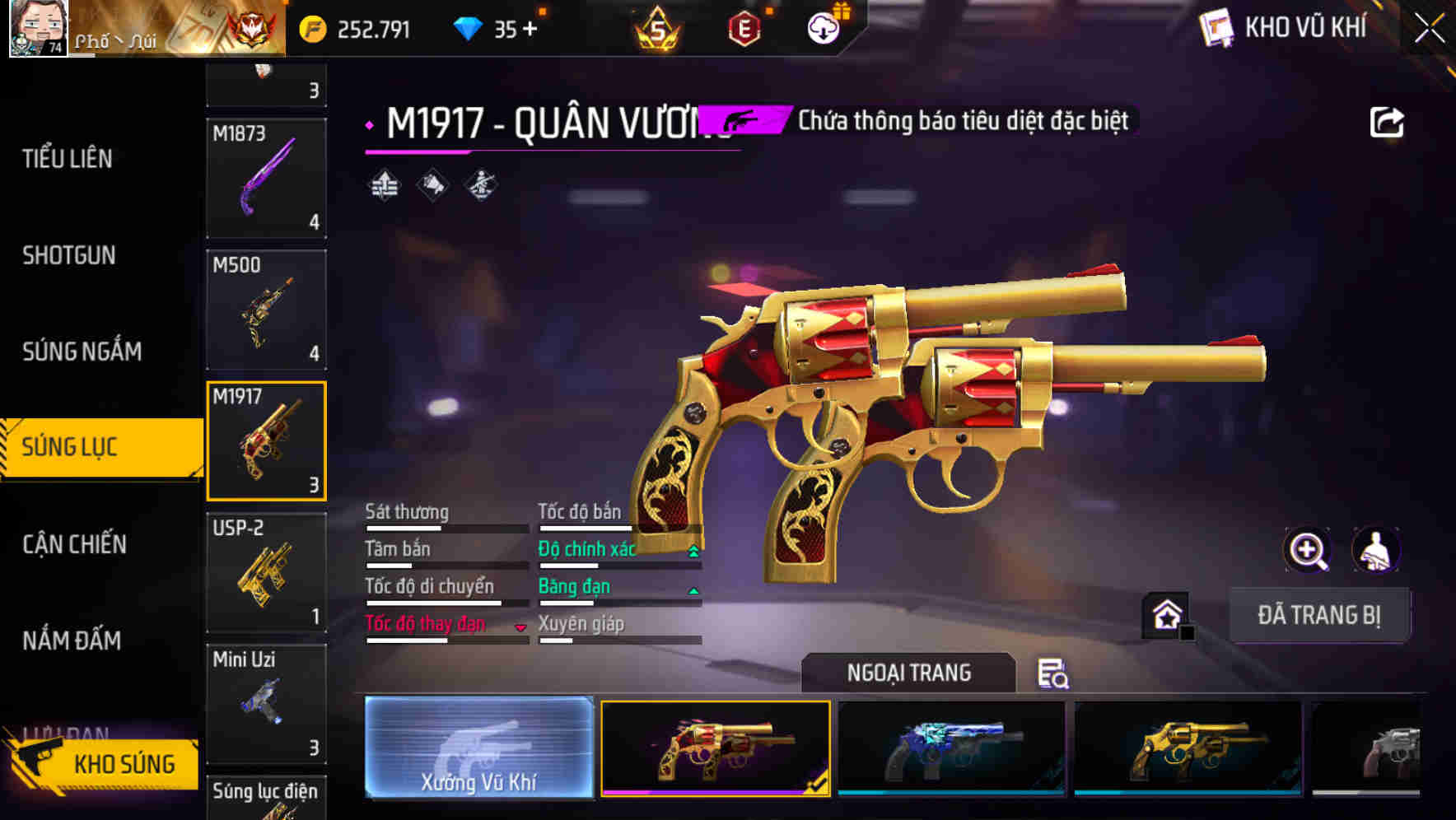Image resolution: width=1456 pixels, height=820 pixels.
Task: Click the diamond currency icon in top bar
Action: pos(469,27)
